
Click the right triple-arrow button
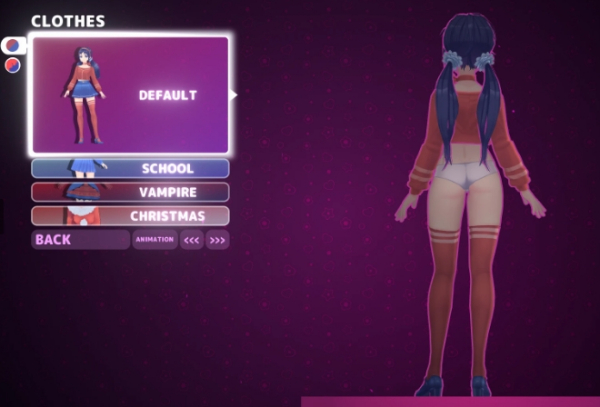(217, 240)
